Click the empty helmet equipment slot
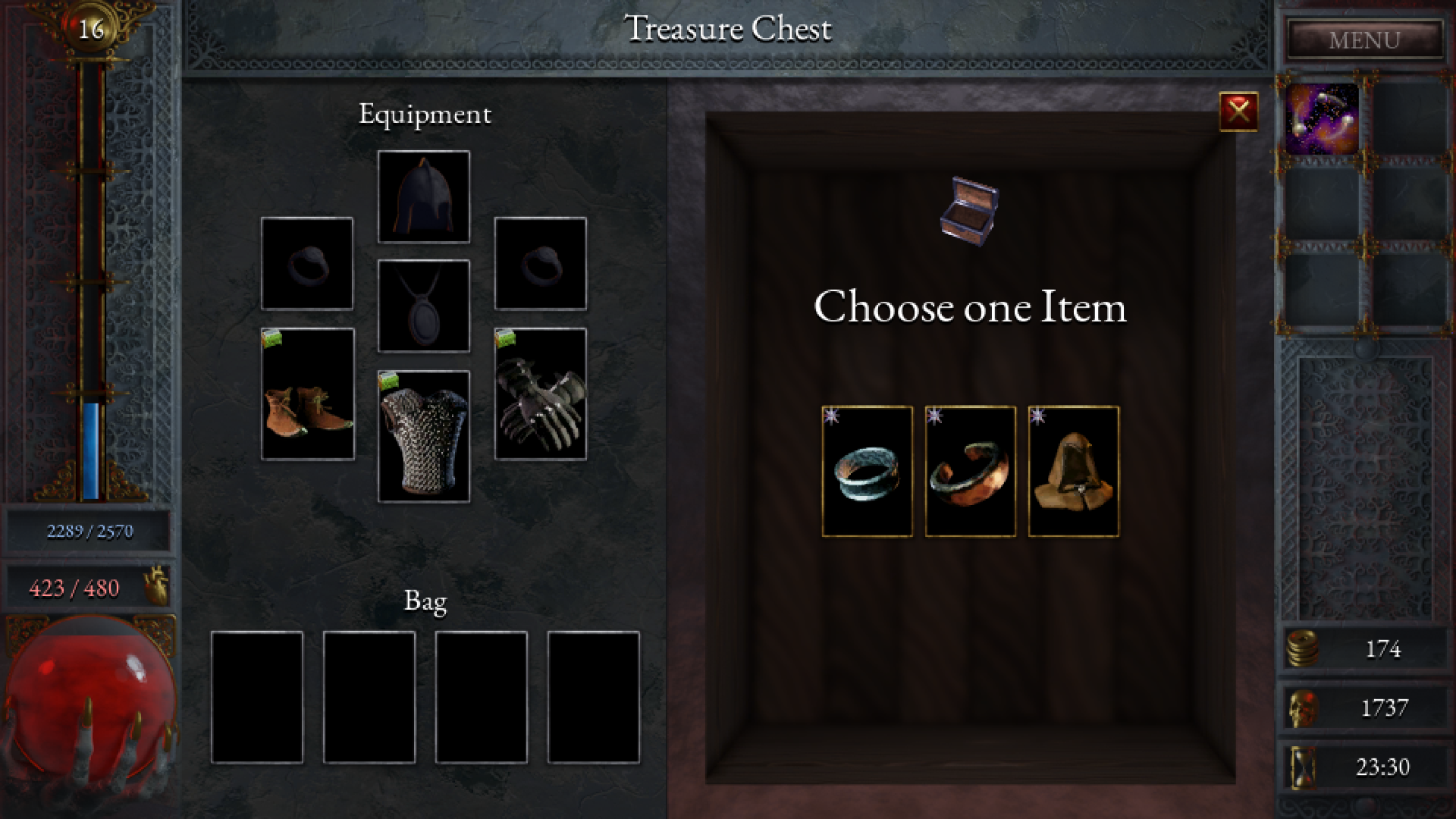The width and height of the screenshot is (1456, 819). pos(424,197)
